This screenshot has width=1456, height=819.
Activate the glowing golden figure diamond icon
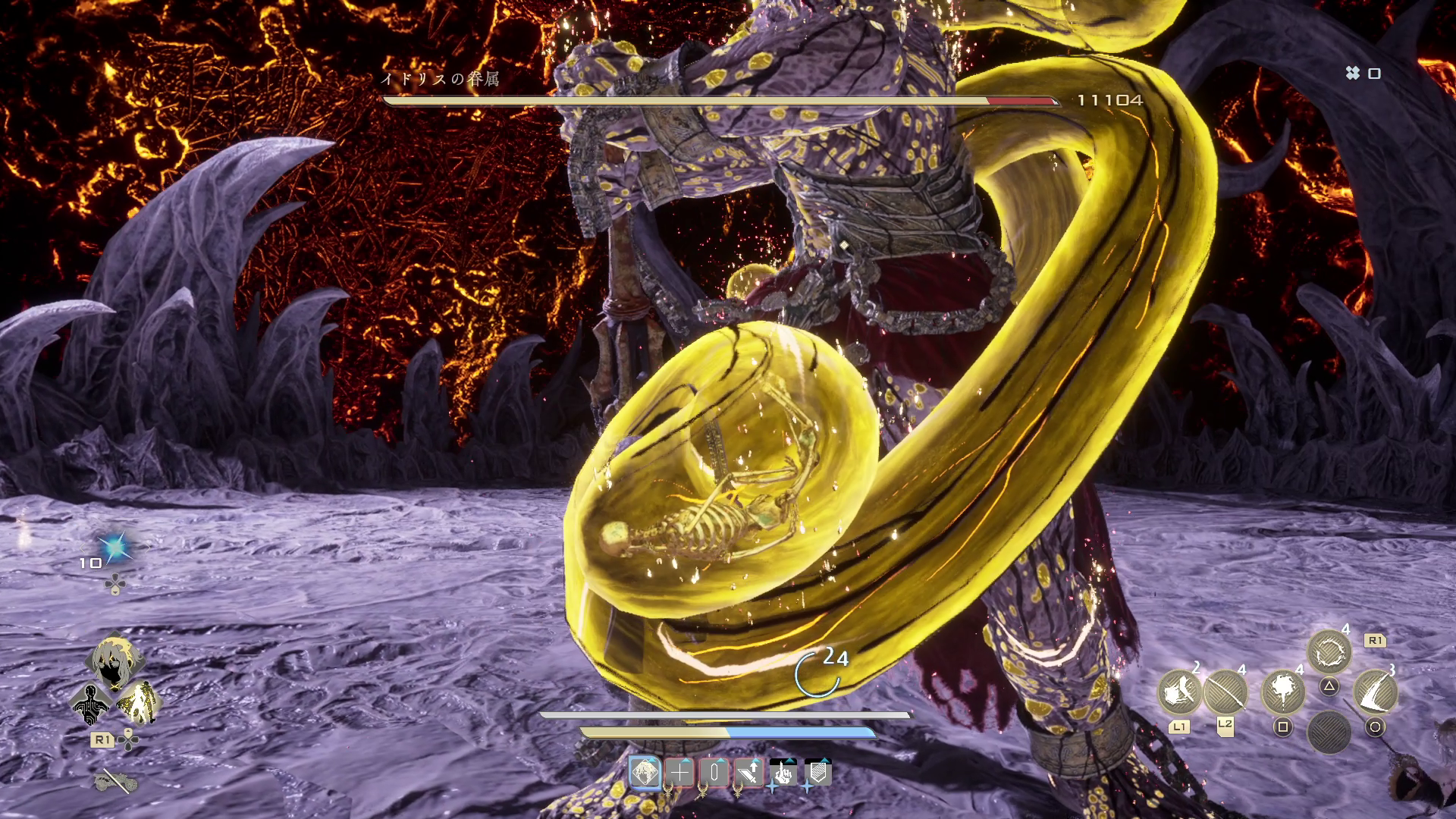point(139,702)
